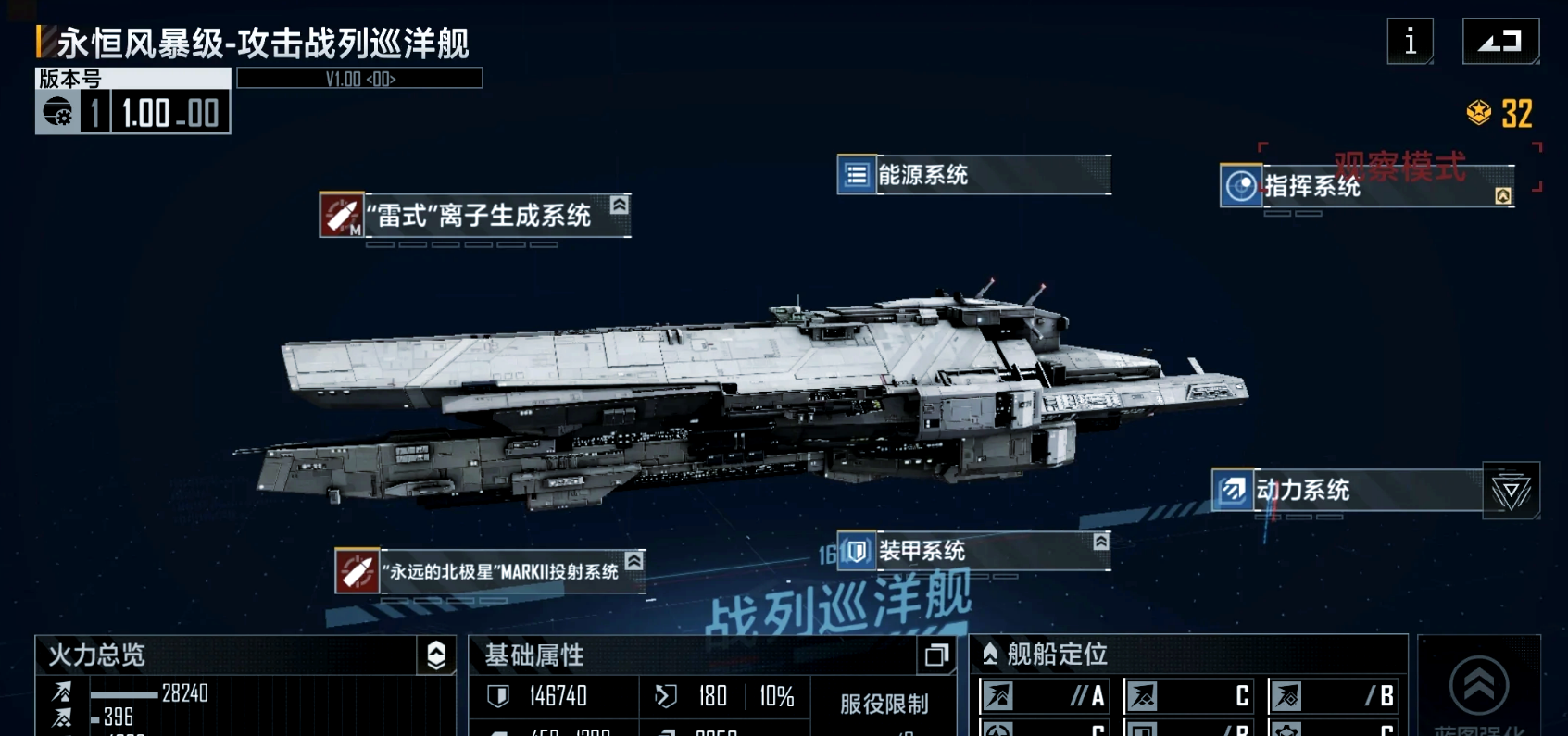Open the 指挥系统 command system module
Viewport: 1568px width, 736px height.
coord(1367,187)
